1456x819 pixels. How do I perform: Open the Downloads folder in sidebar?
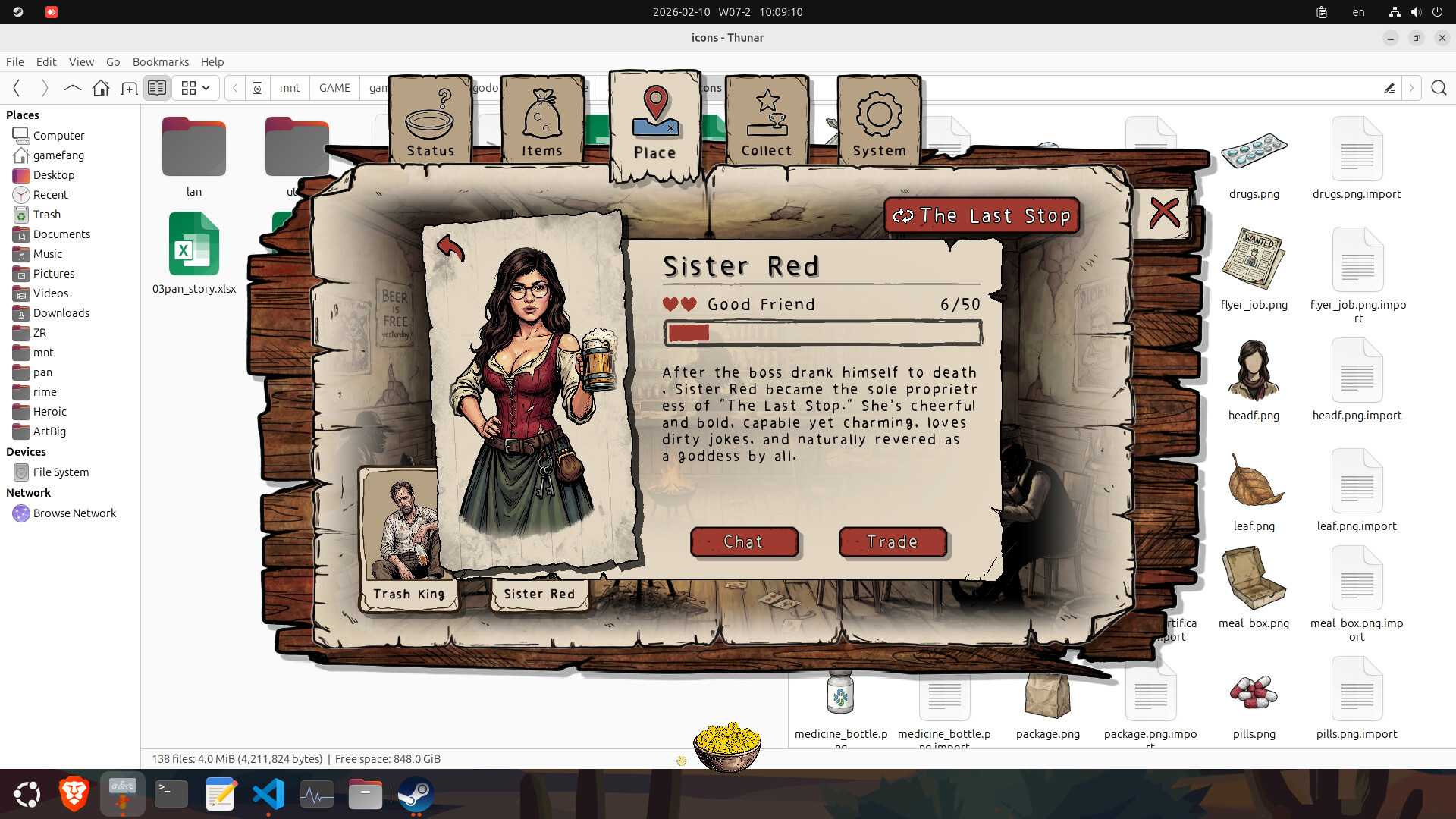click(61, 313)
